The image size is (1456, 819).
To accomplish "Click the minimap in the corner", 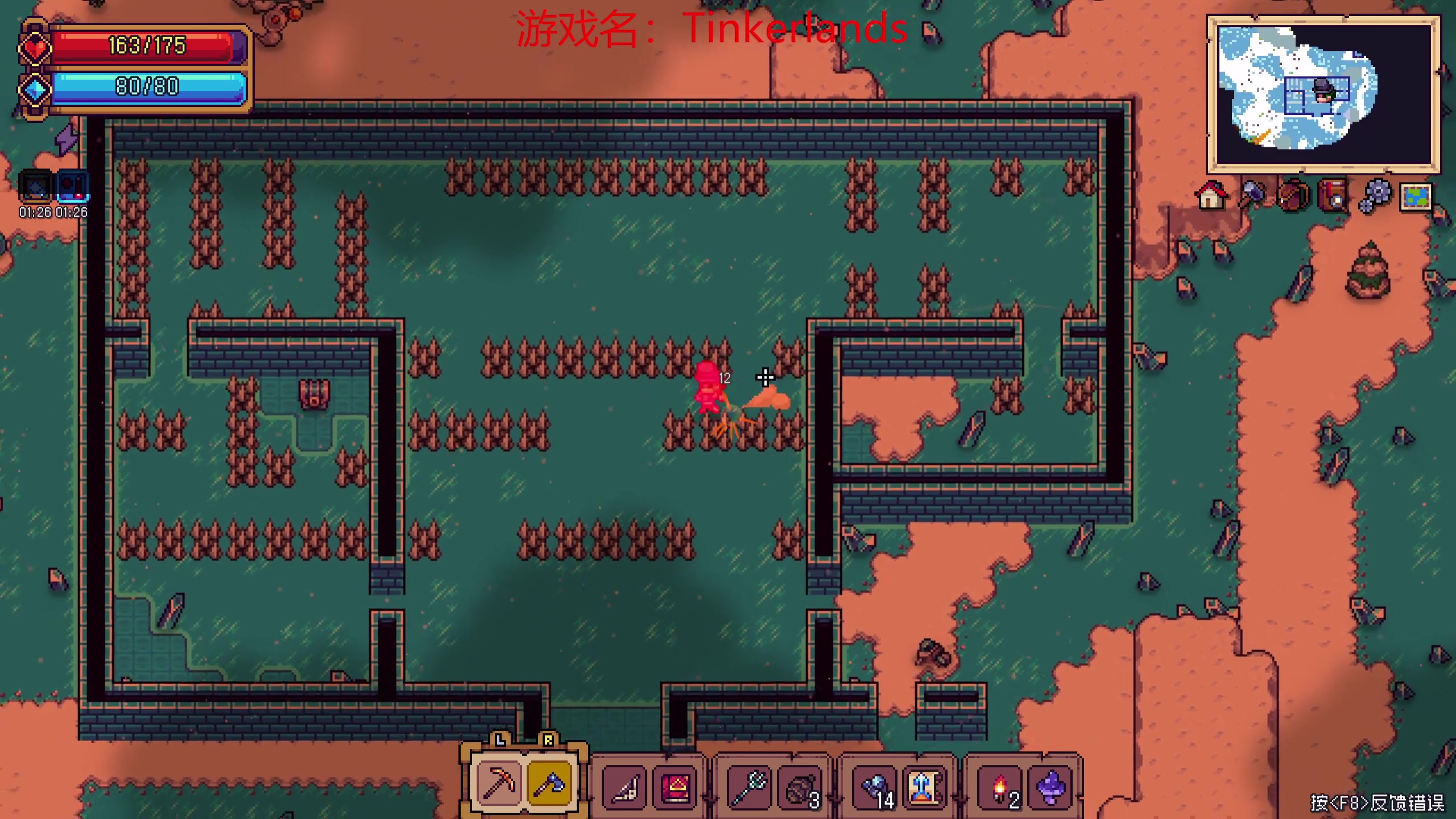I will pos(1323,94).
